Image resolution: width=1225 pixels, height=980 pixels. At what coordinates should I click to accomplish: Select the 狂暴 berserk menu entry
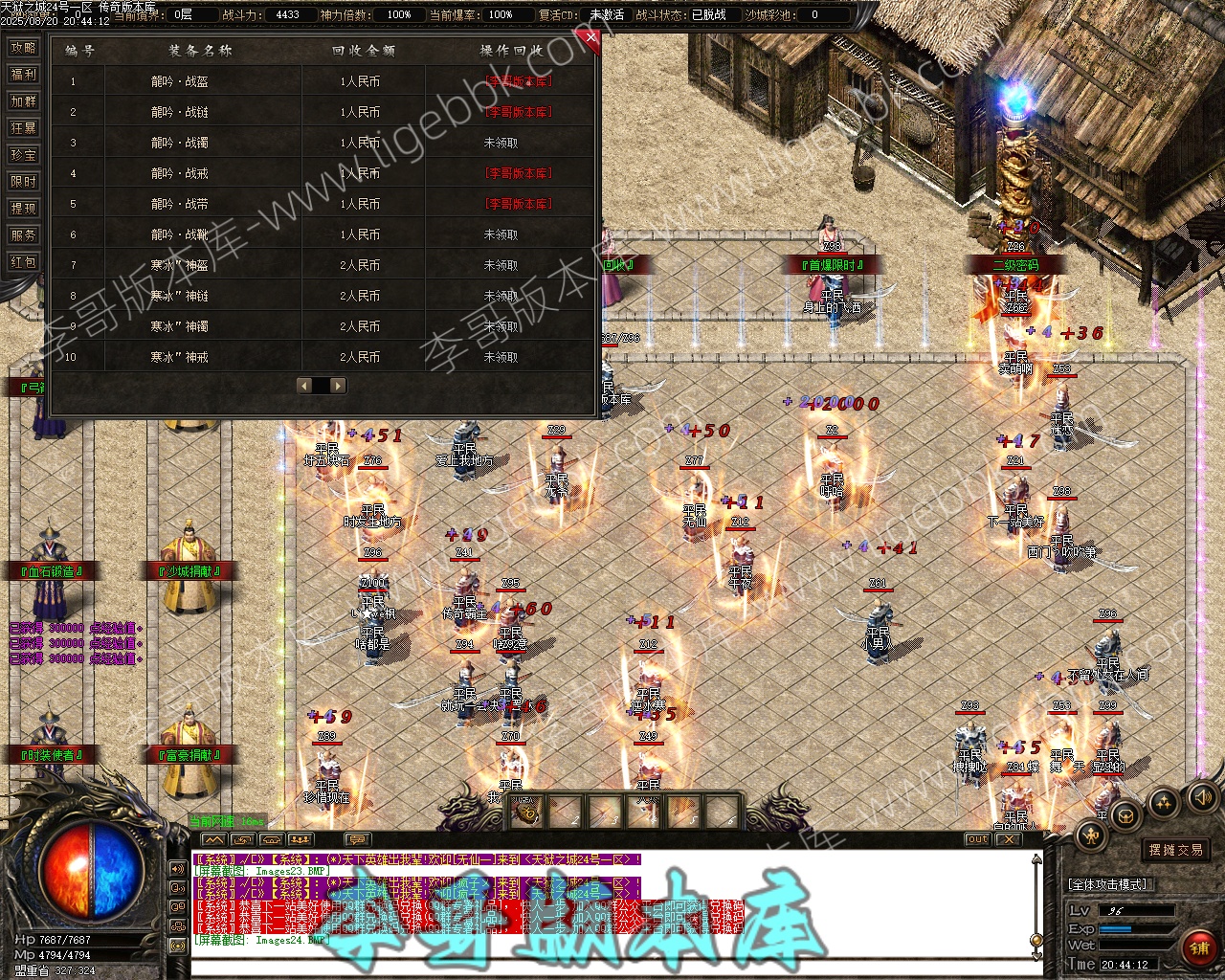pos(23,128)
